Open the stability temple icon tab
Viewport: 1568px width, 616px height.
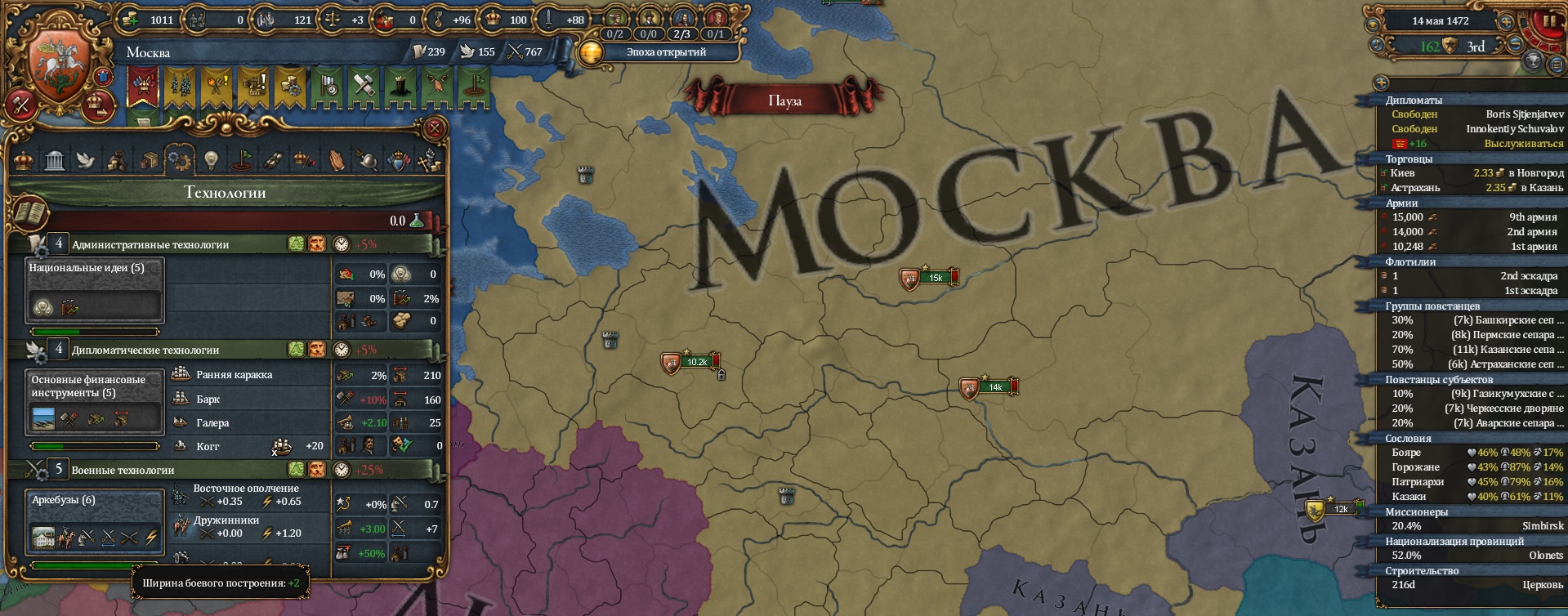point(54,159)
